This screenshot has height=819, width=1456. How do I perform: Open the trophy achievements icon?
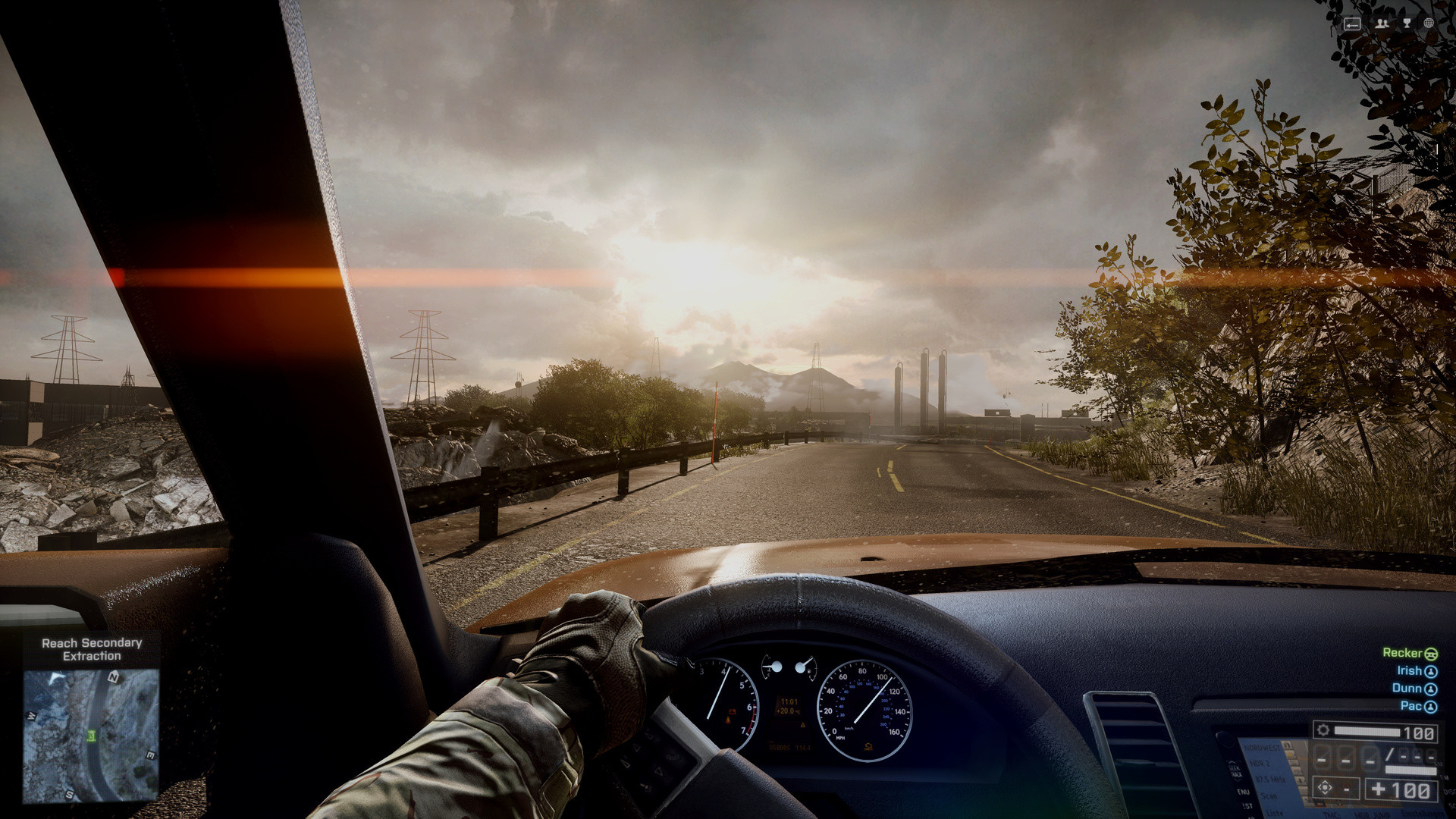1407,24
